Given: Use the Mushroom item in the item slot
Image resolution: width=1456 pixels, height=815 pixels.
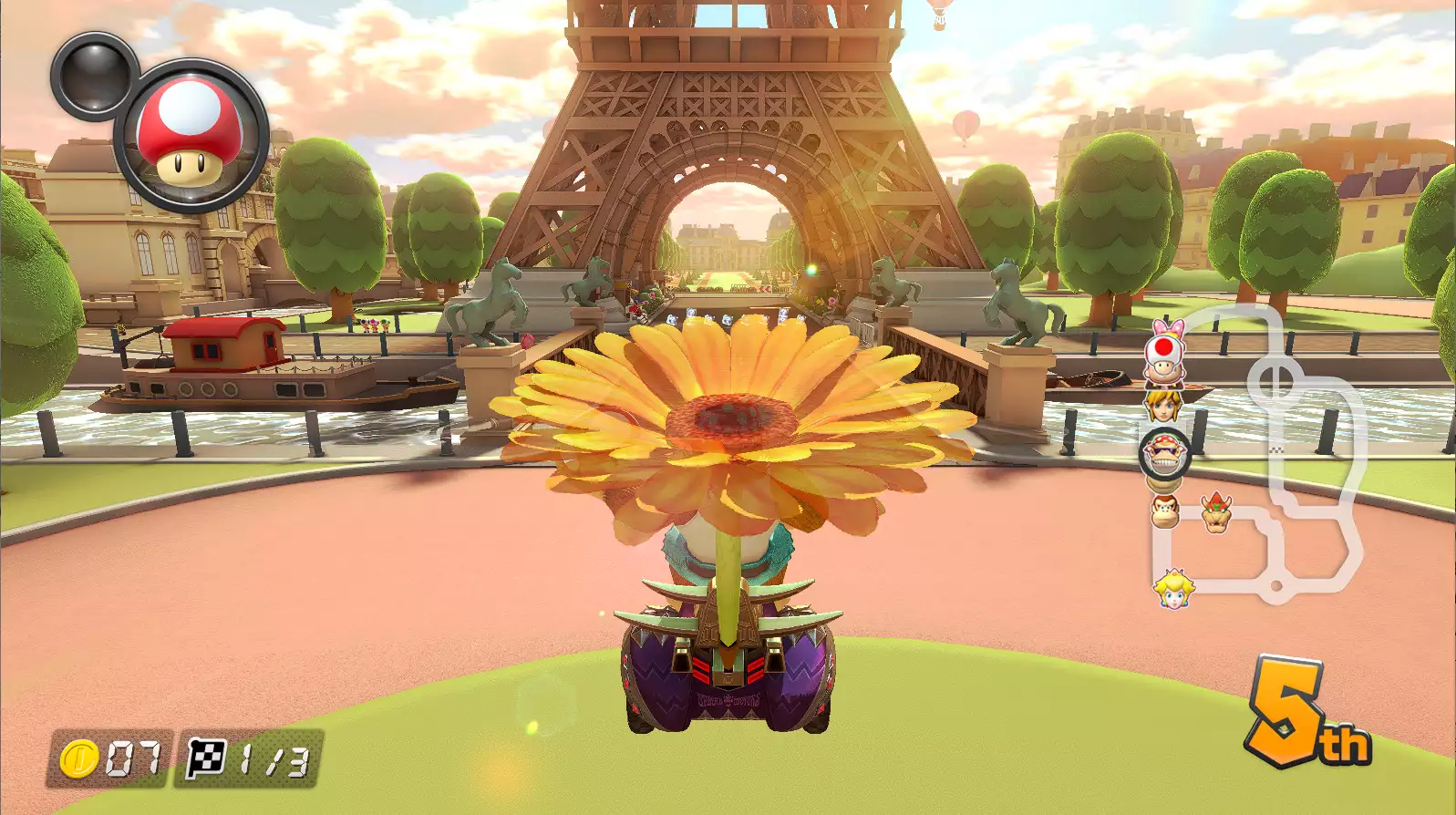Looking at the screenshot, I should [190, 135].
